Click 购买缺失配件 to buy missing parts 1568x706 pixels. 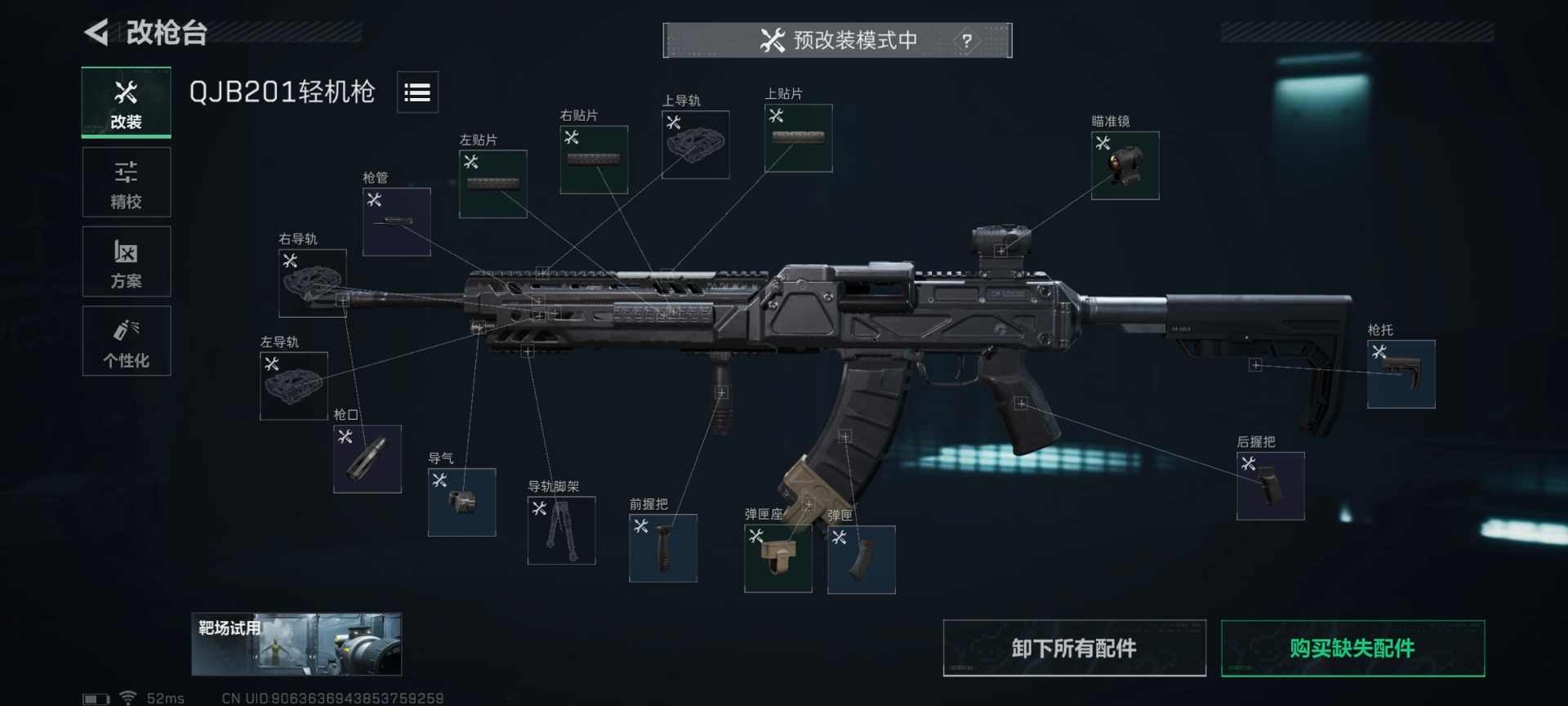click(x=1352, y=647)
